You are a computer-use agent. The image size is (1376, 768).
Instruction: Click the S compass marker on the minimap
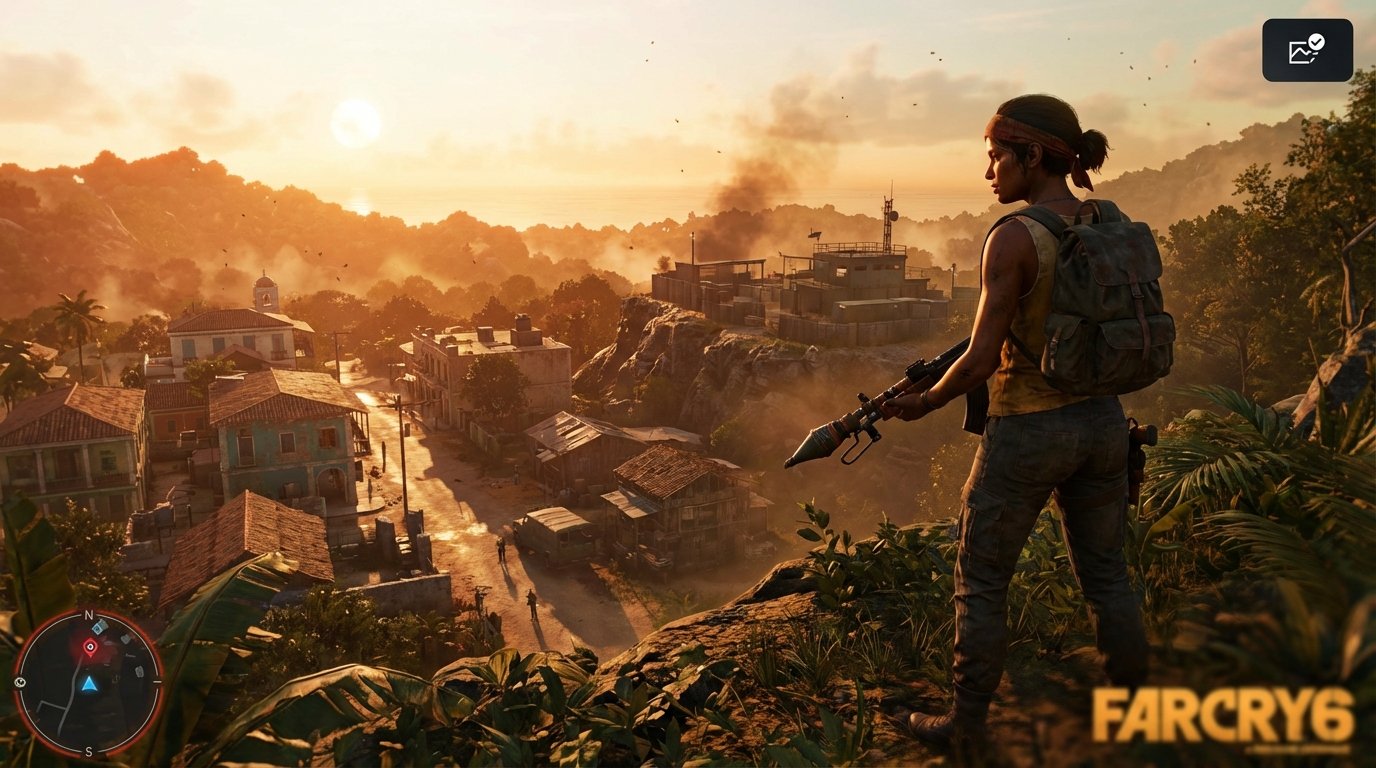tap(88, 751)
